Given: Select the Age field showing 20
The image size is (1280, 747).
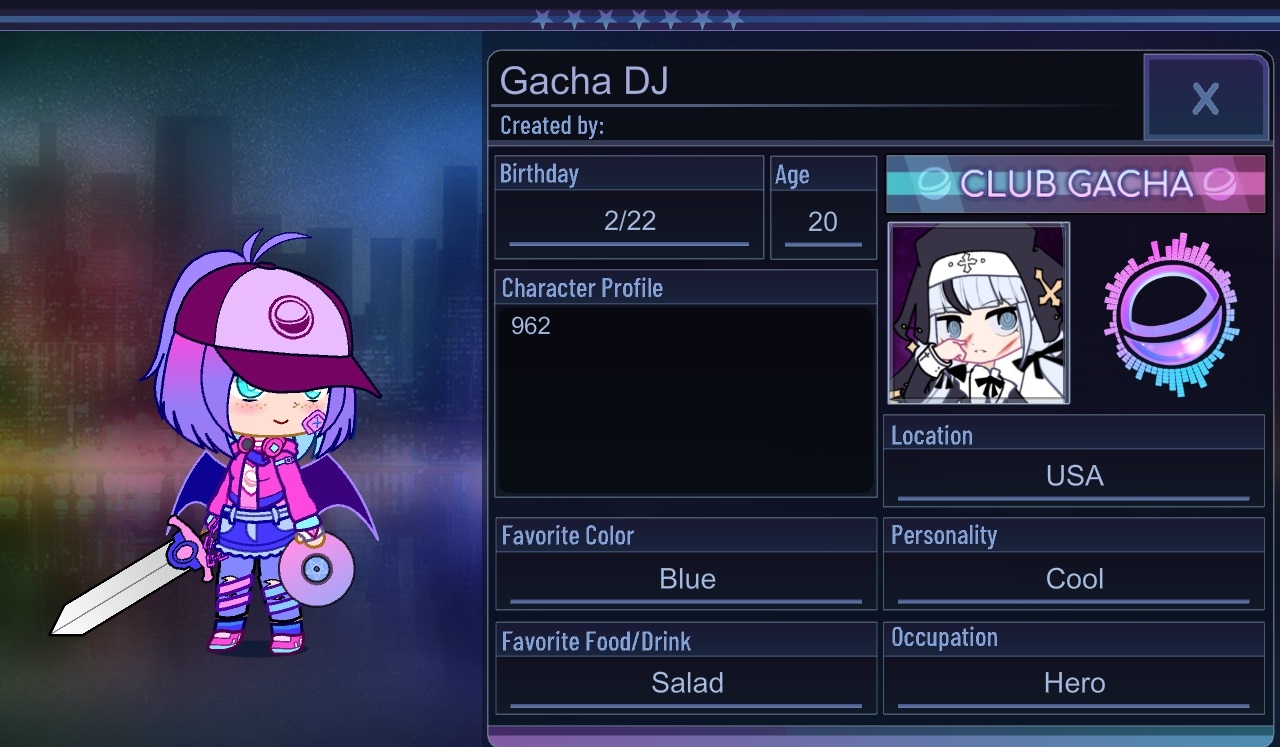Looking at the screenshot, I should coord(822,222).
